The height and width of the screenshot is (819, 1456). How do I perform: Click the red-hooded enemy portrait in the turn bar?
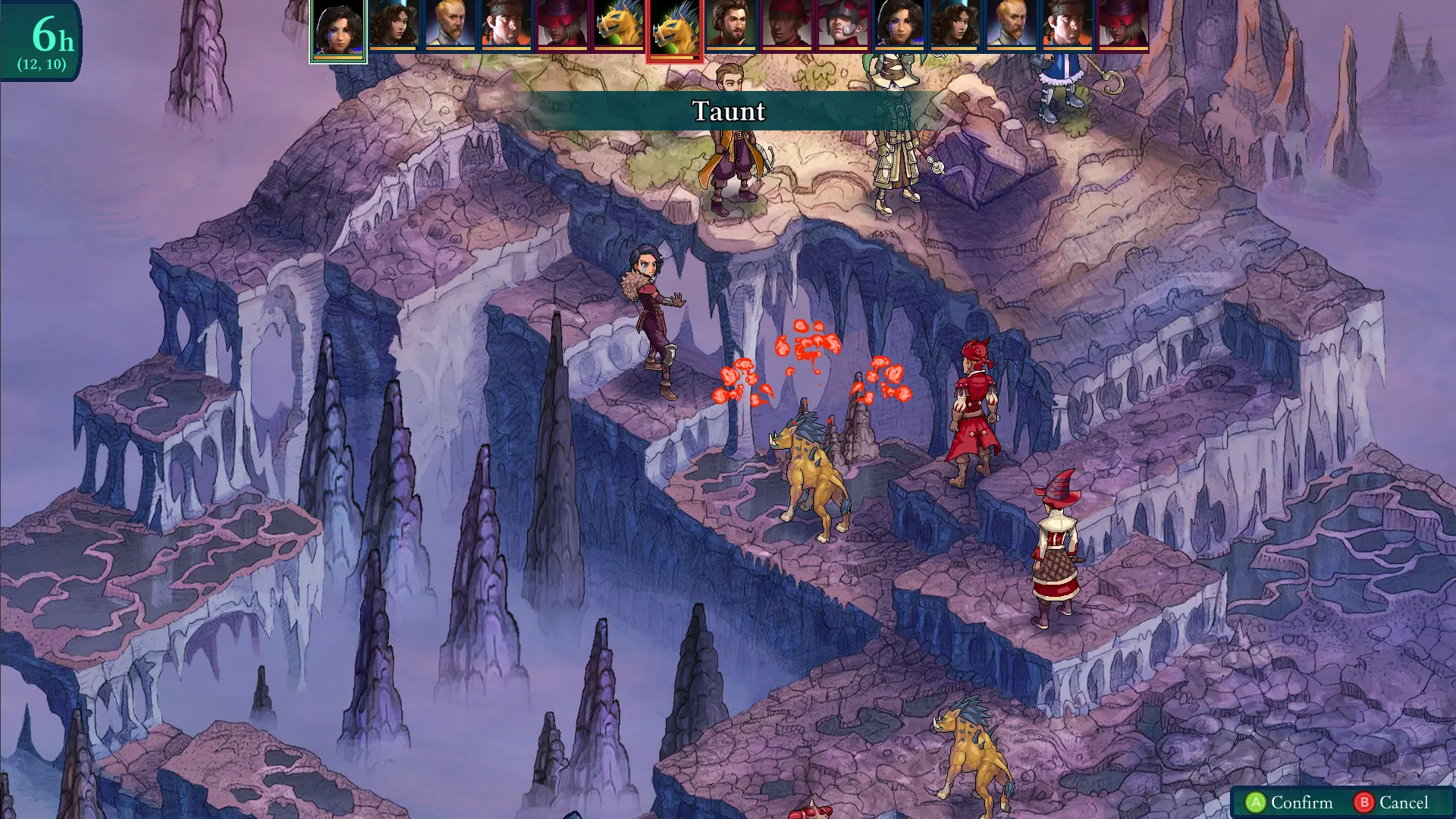point(788,27)
